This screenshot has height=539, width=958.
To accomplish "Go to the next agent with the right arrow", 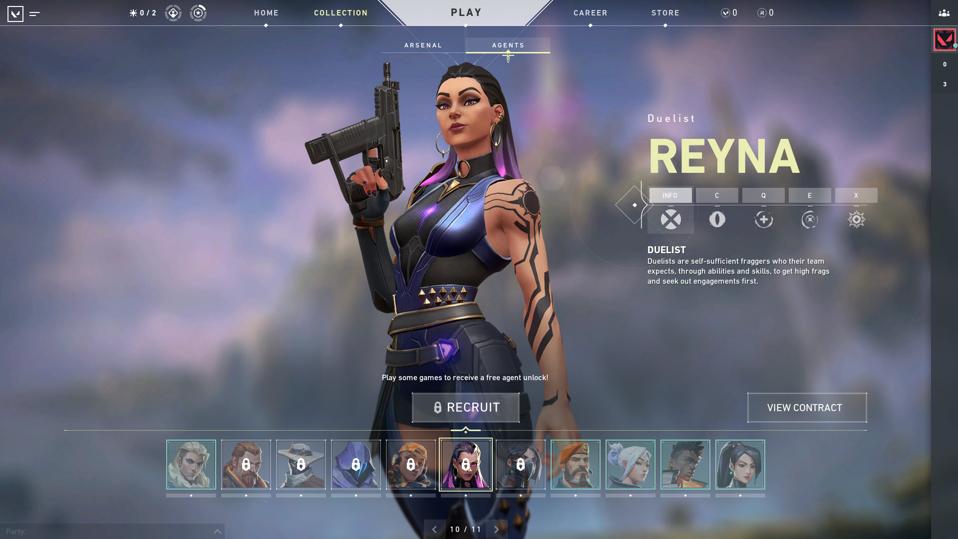I will (x=496, y=529).
